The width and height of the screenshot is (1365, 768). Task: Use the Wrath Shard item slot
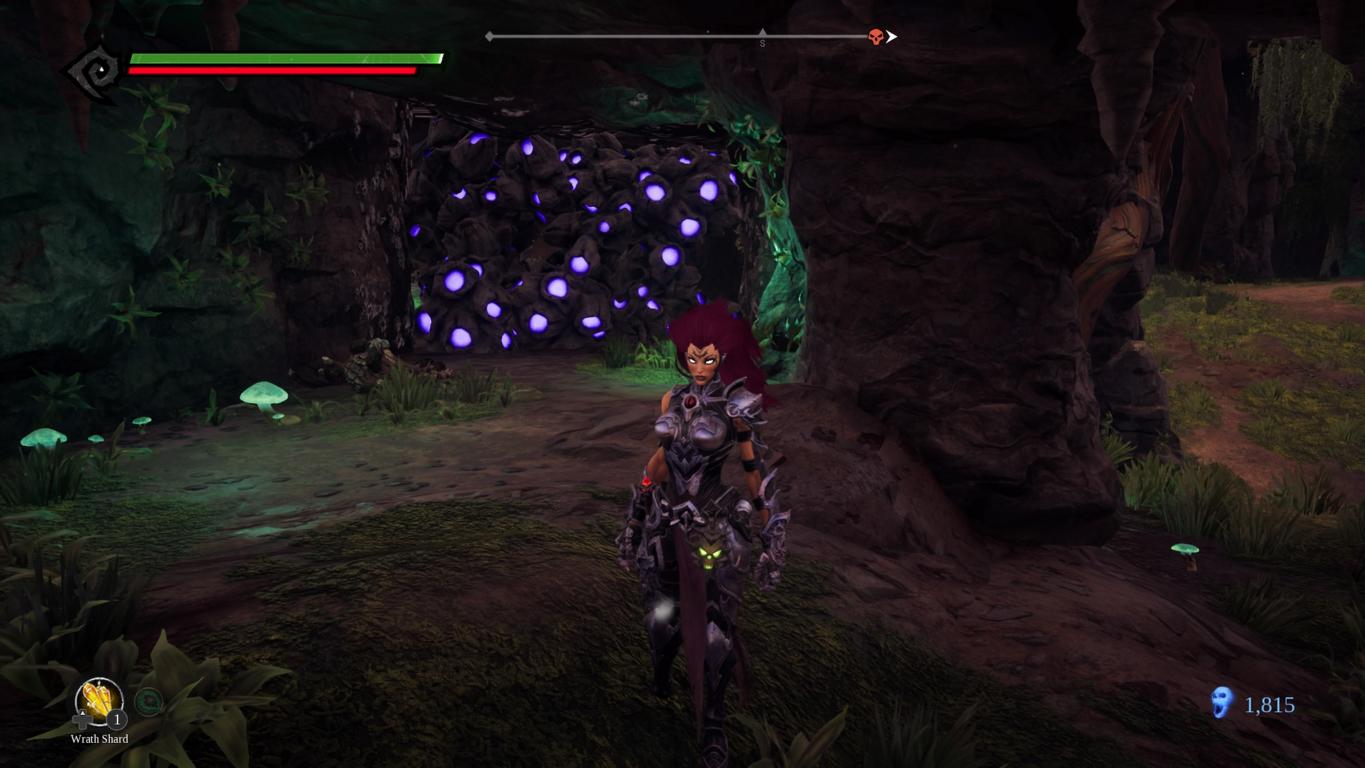[x=99, y=701]
